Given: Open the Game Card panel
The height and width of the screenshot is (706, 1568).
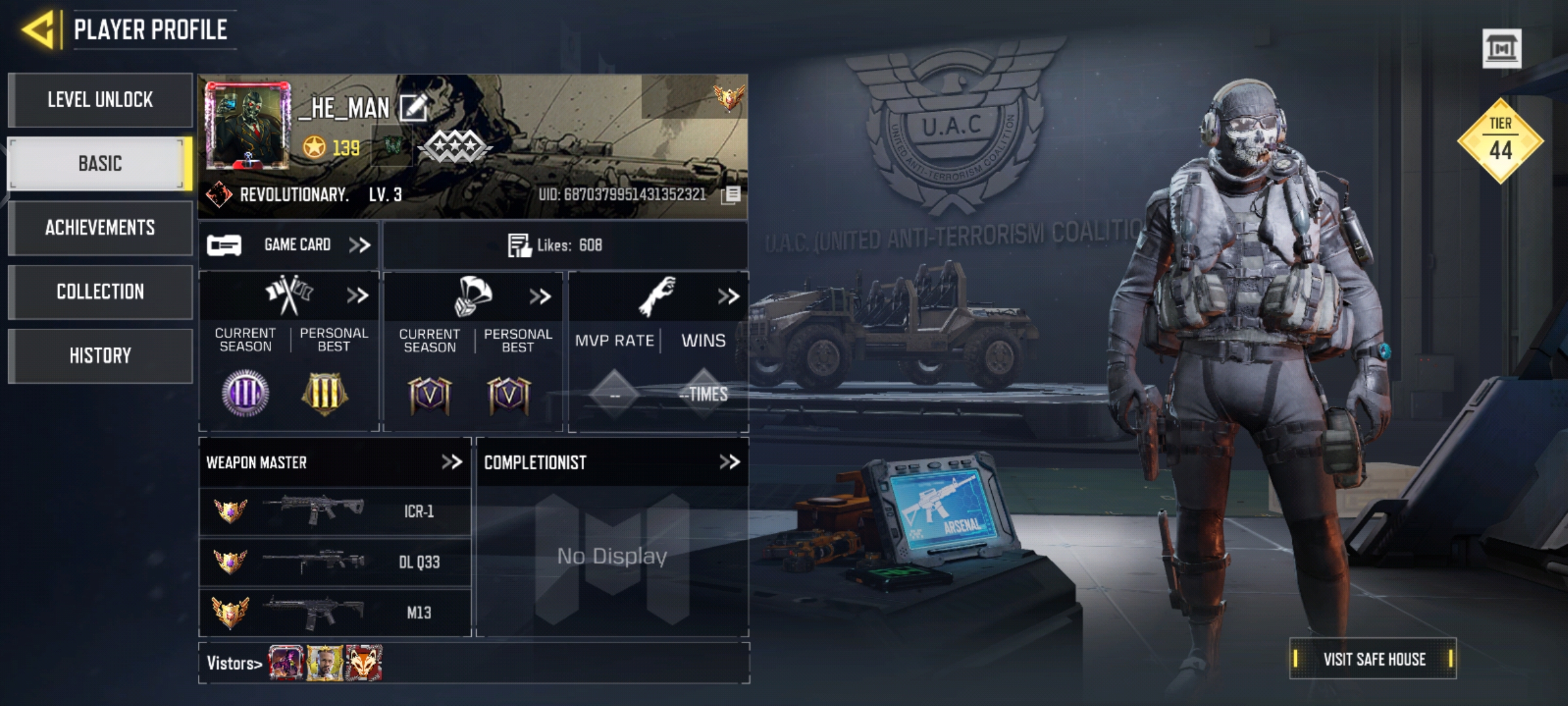Looking at the screenshot, I should pyautogui.click(x=289, y=245).
